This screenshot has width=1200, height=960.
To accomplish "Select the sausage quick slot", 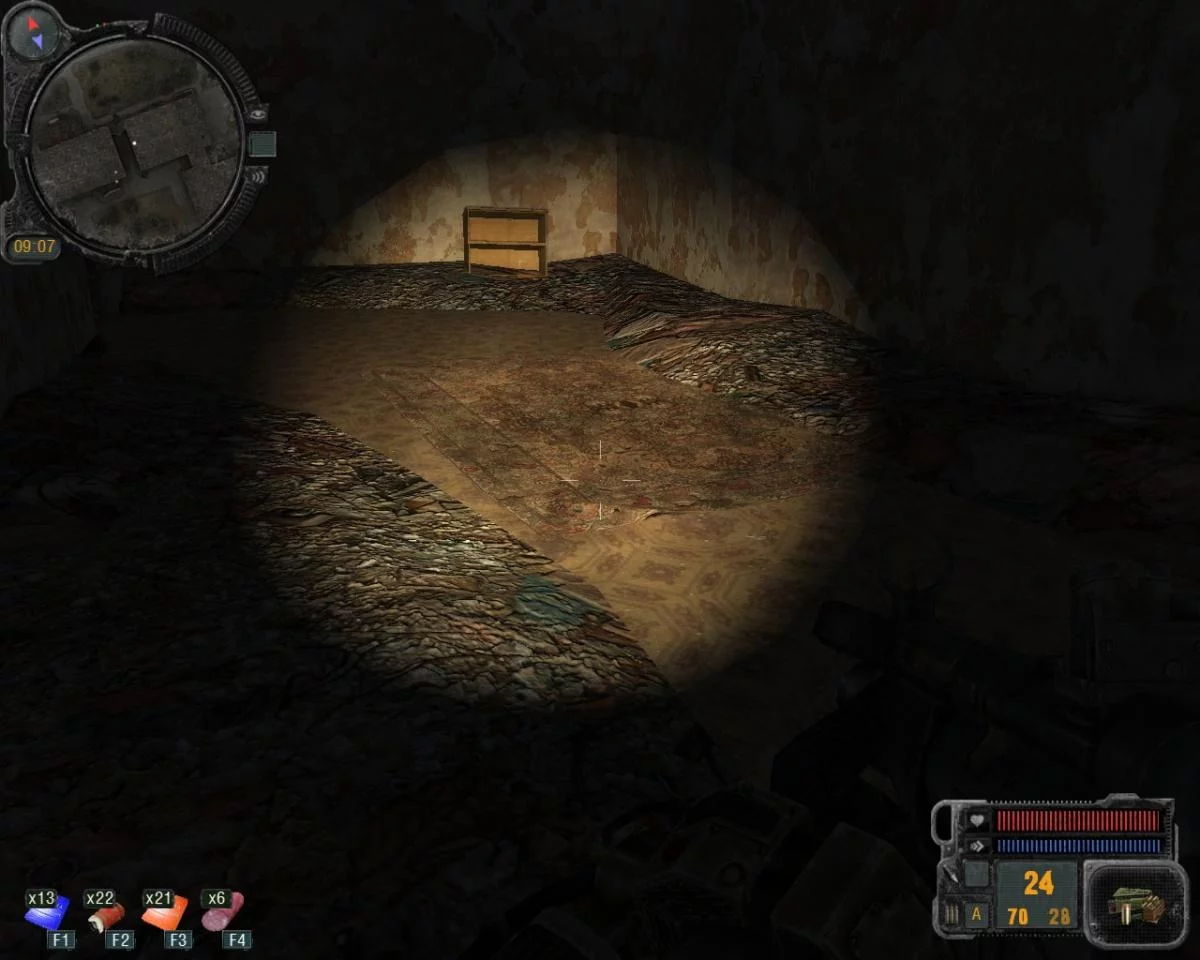I will click(222, 913).
